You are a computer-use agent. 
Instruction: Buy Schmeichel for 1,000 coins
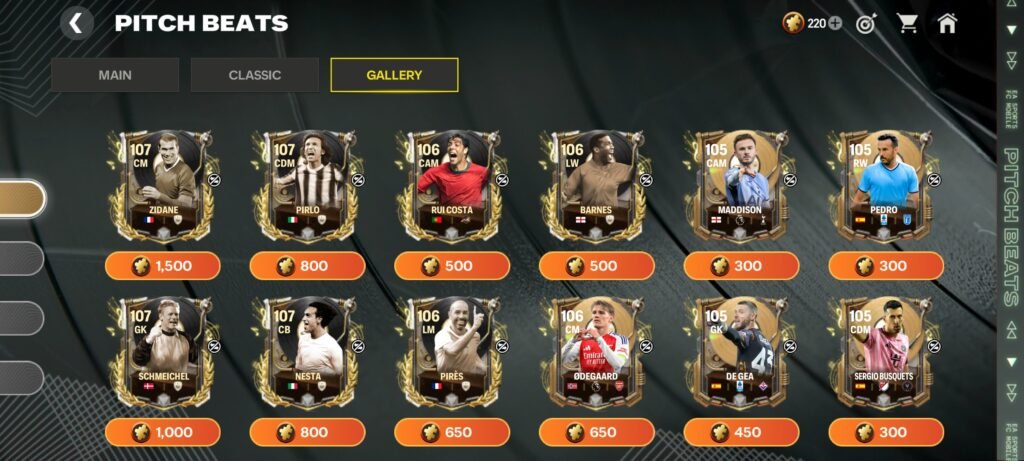click(x=162, y=432)
